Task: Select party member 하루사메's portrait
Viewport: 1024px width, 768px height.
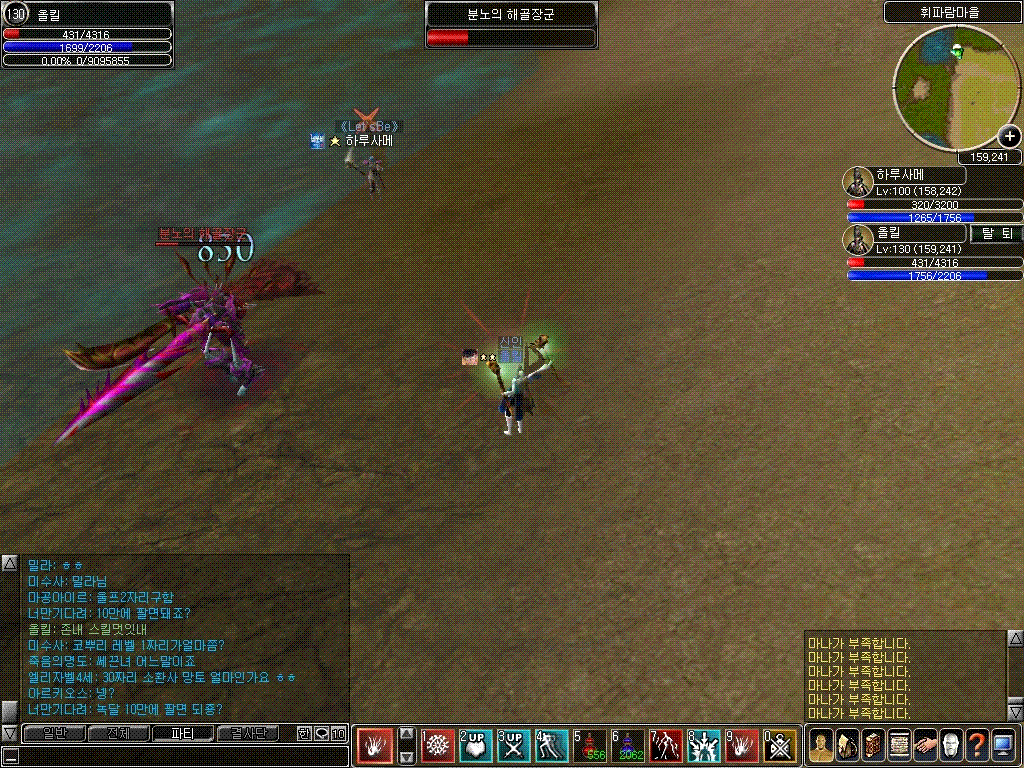Action: (858, 181)
